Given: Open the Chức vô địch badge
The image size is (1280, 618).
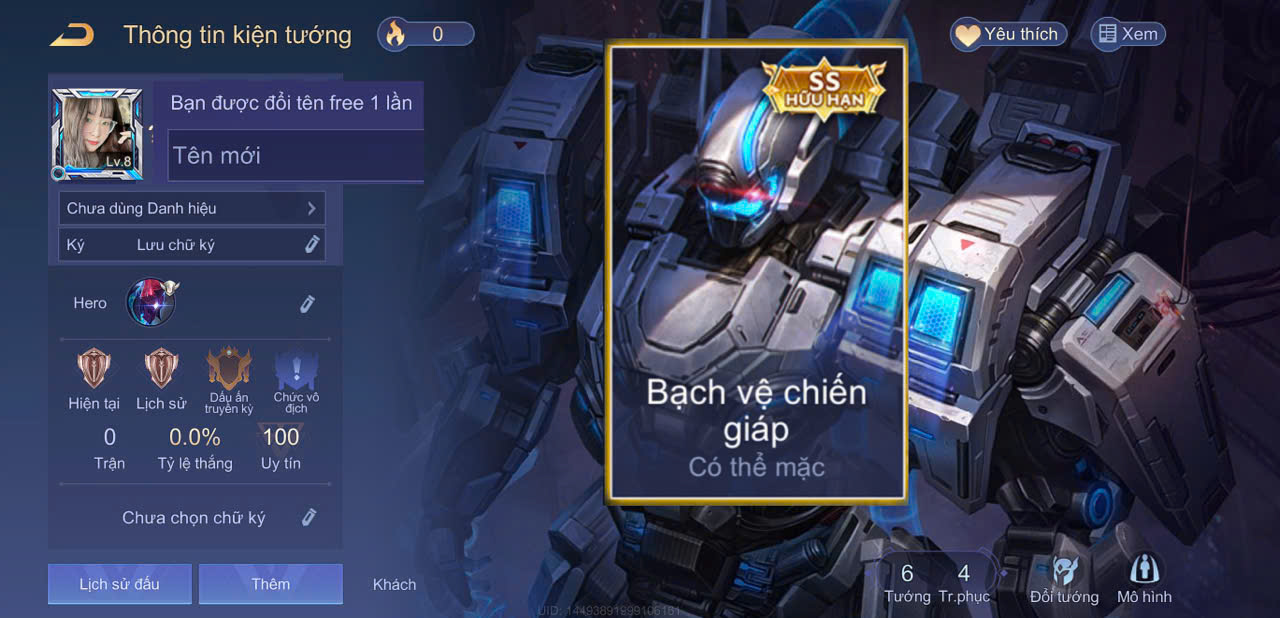Looking at the screenshot, I should click(296, 370).
